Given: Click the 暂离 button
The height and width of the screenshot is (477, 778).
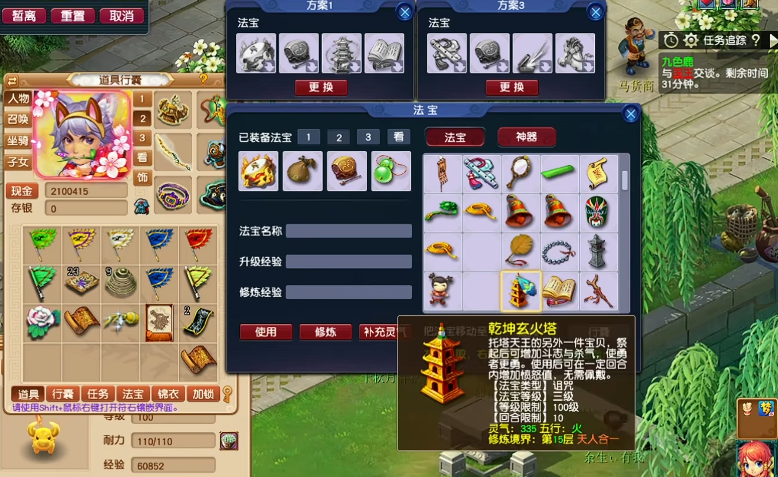Looking at the screenshot, I should (24, 16).
